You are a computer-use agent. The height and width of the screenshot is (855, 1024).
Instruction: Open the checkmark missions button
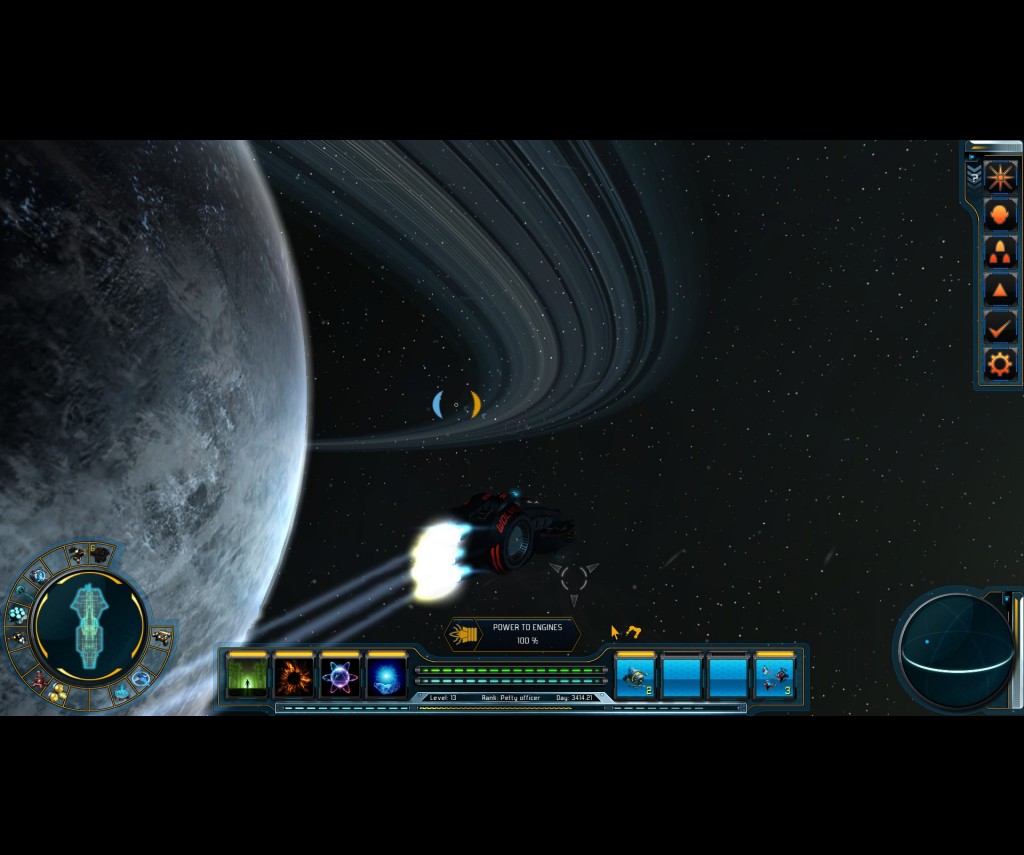(x=1000, y=326)
